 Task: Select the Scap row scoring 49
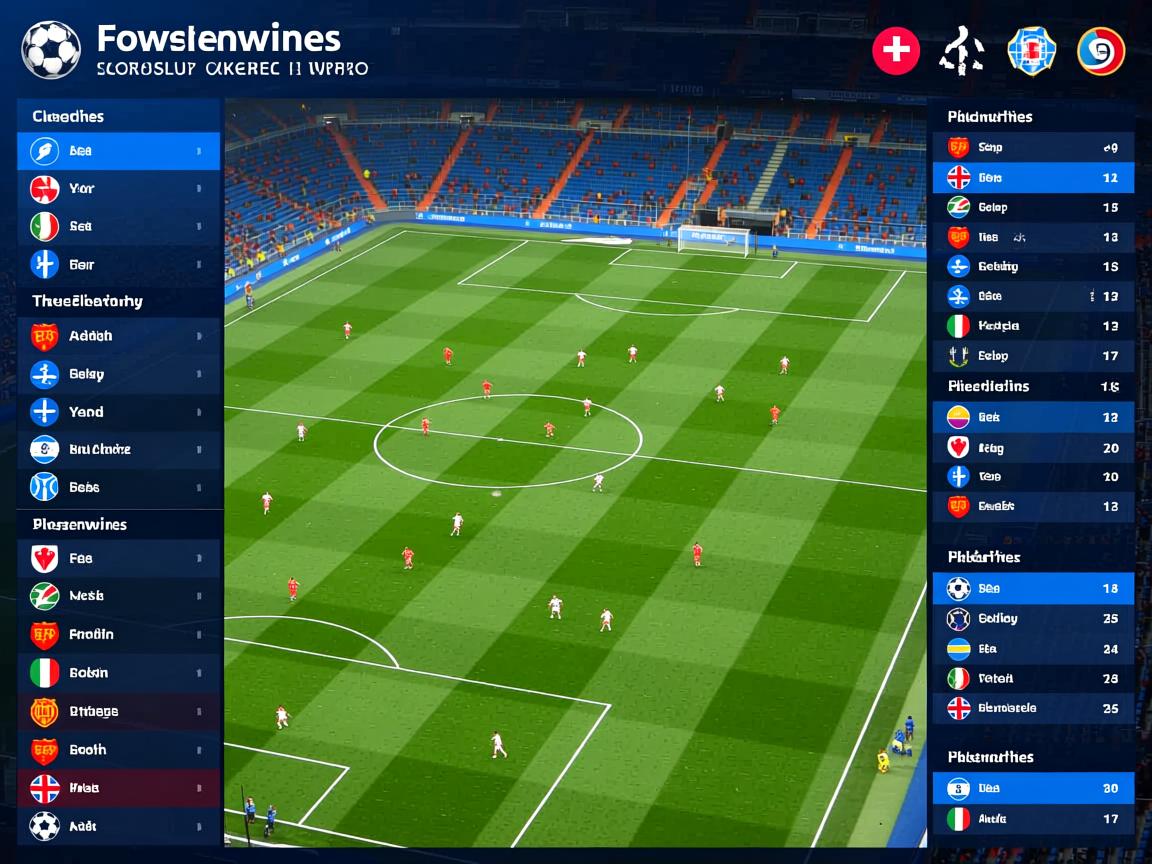pyautogui.click(x=1033, y=147)
